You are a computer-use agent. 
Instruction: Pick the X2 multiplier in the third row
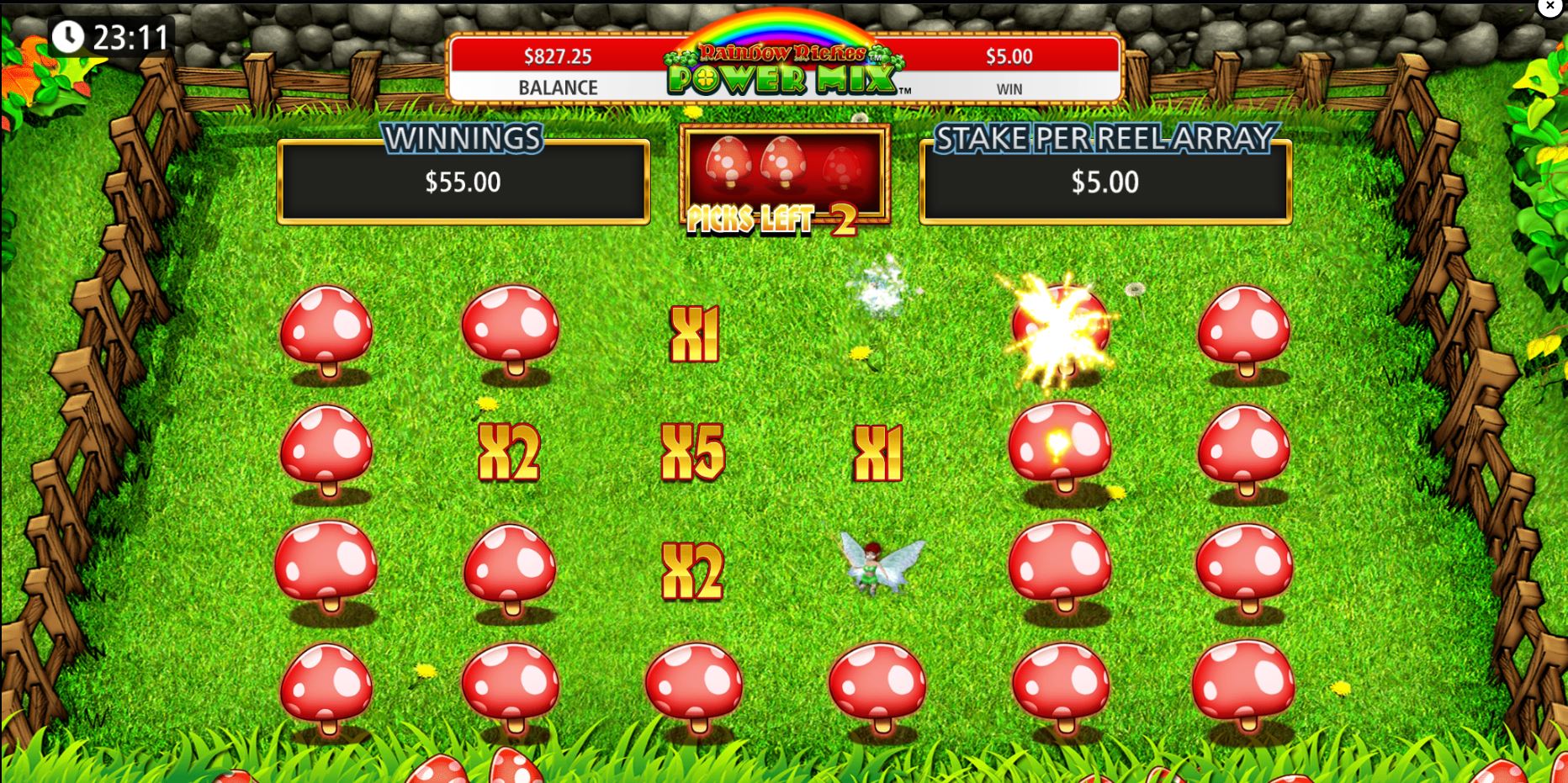[694, 572]
